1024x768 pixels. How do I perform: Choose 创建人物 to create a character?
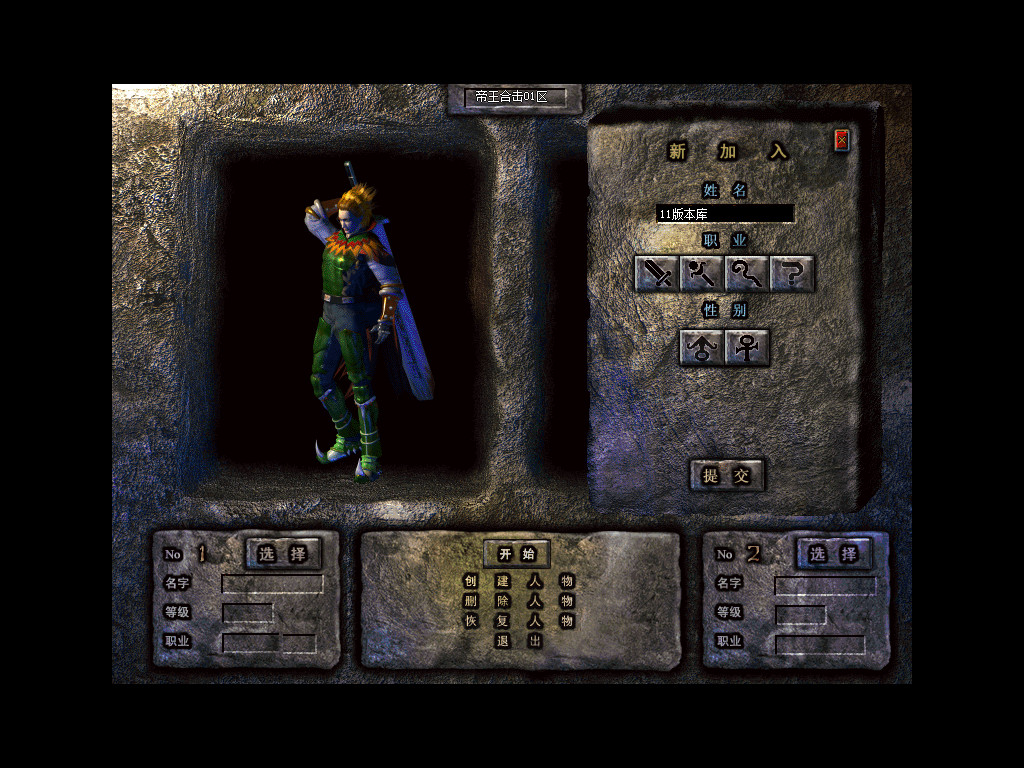[518, 581]
